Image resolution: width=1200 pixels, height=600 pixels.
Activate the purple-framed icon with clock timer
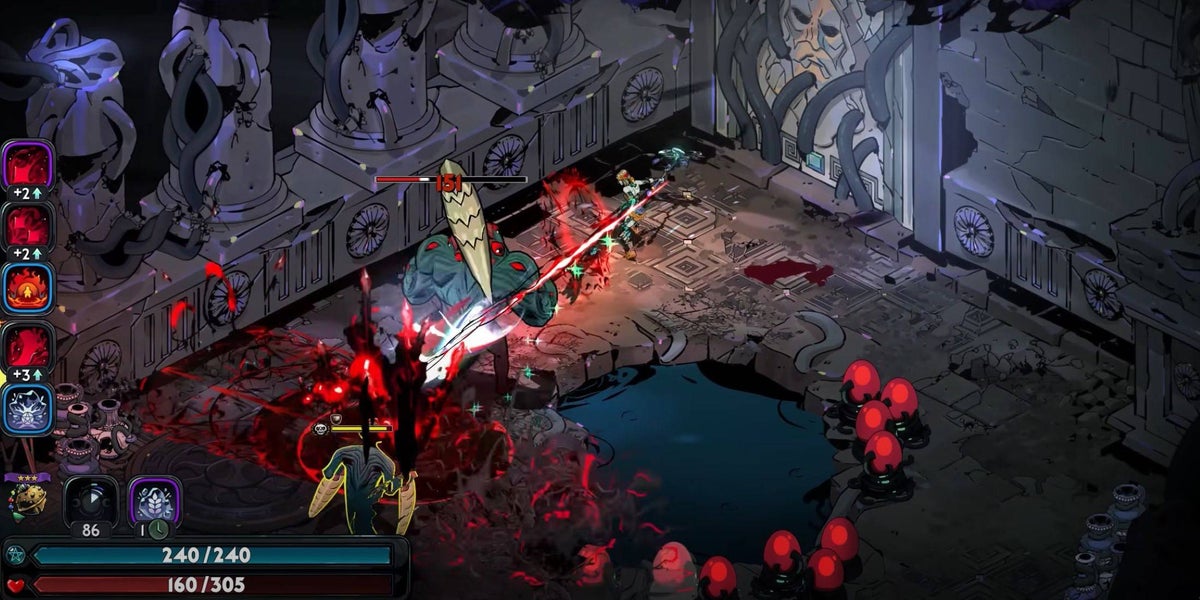(154, 500)
